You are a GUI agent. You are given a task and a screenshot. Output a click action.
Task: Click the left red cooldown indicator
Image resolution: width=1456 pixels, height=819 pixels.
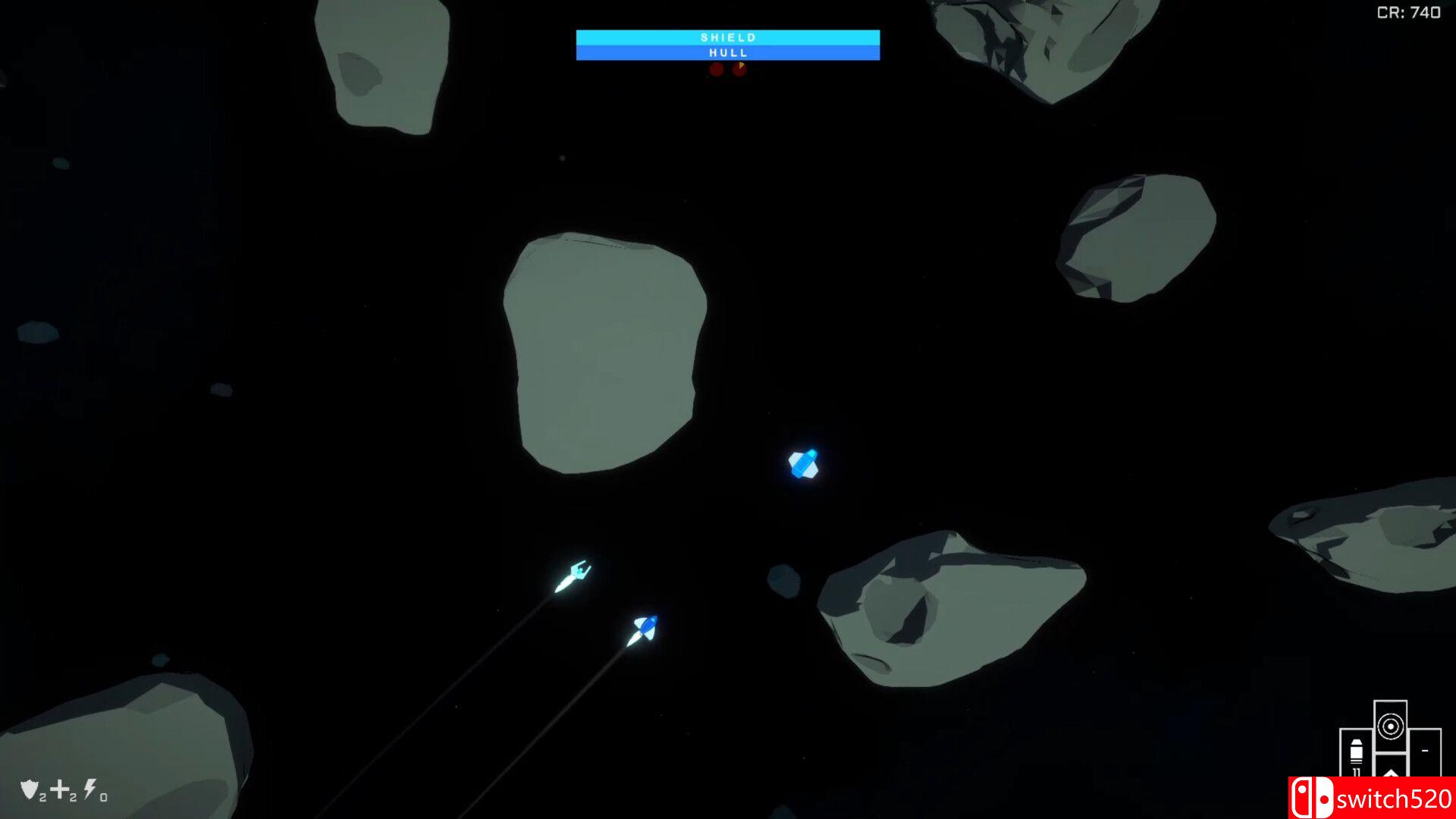pyautogui.click(x=717, y=69)
